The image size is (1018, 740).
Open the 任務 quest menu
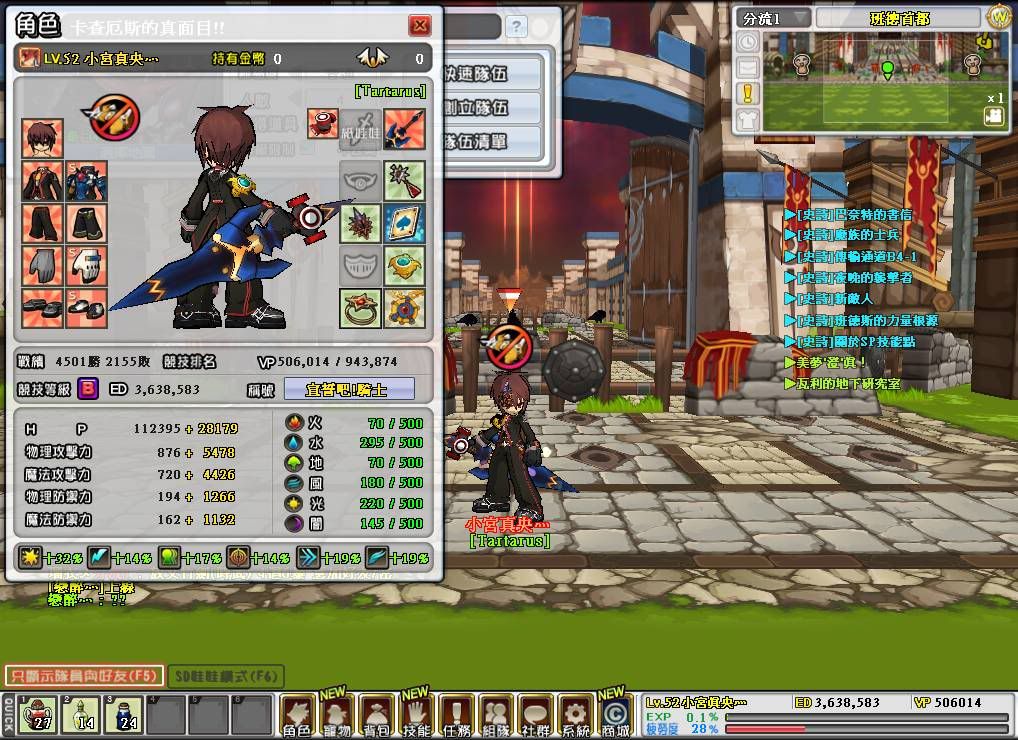tap(456, 717)
